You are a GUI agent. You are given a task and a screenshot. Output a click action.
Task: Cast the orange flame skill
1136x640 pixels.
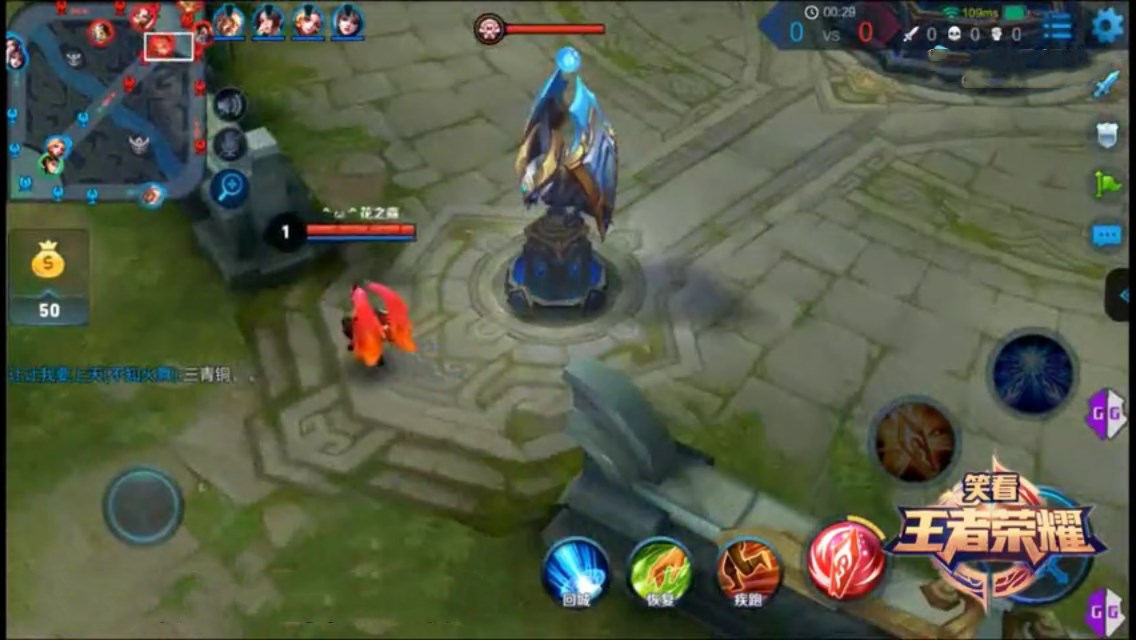pos(914,442)
